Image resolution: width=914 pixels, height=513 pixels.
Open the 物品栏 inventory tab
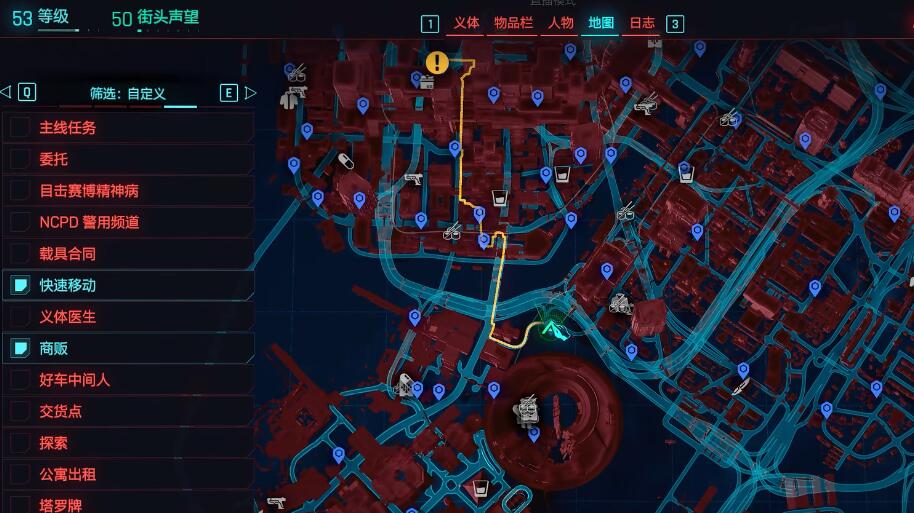[513, 23]
